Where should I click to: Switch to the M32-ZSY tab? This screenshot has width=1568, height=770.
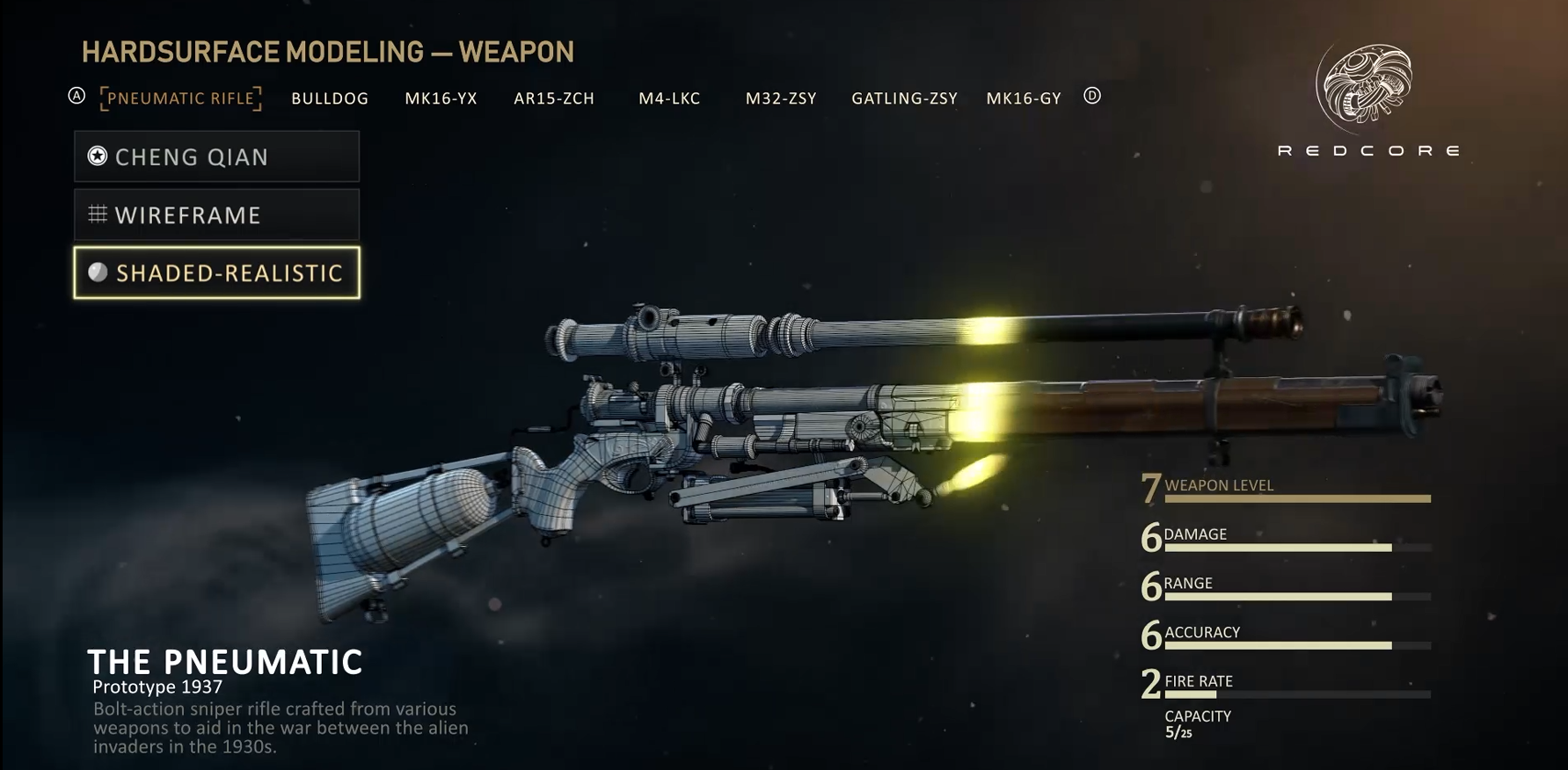point(781,98)
